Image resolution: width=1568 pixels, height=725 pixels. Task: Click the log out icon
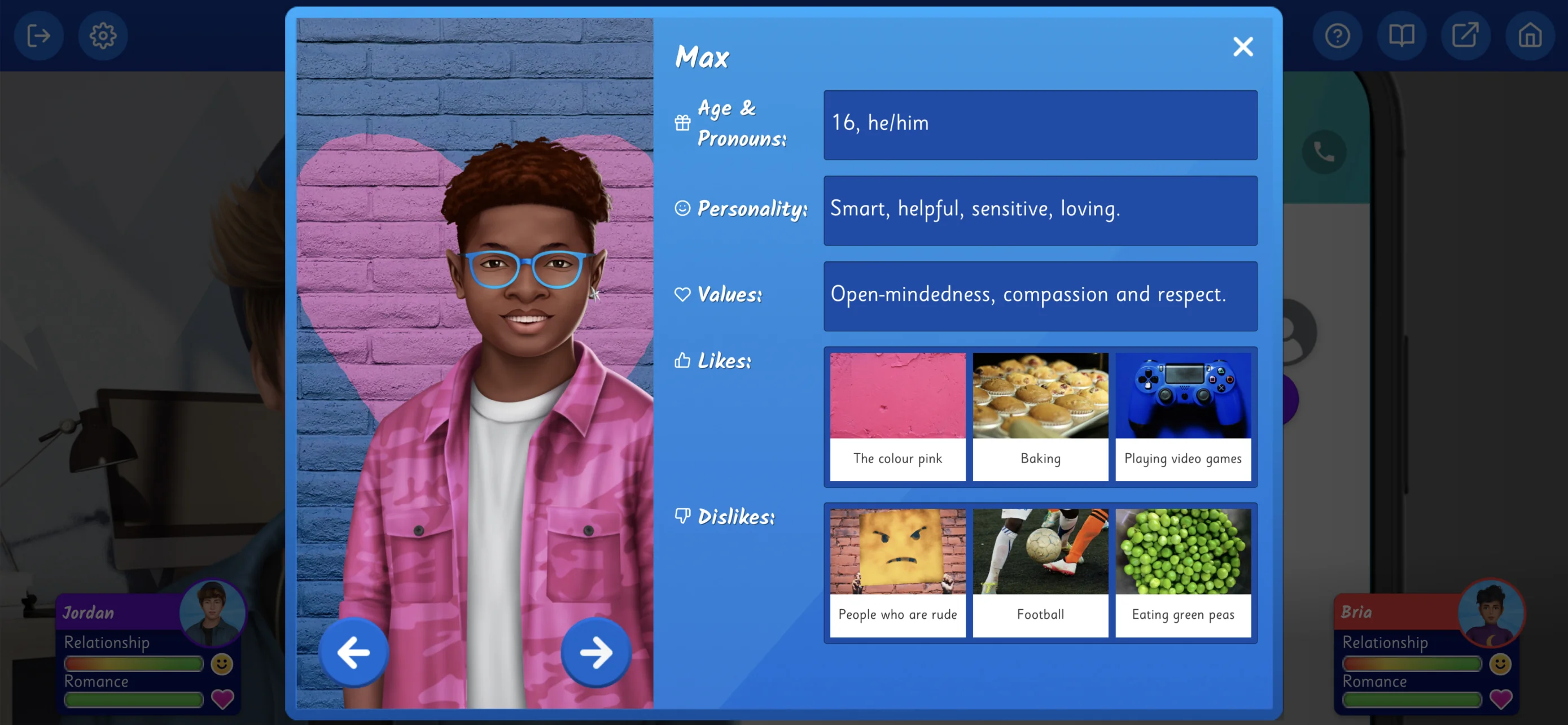tap(38, 36)
